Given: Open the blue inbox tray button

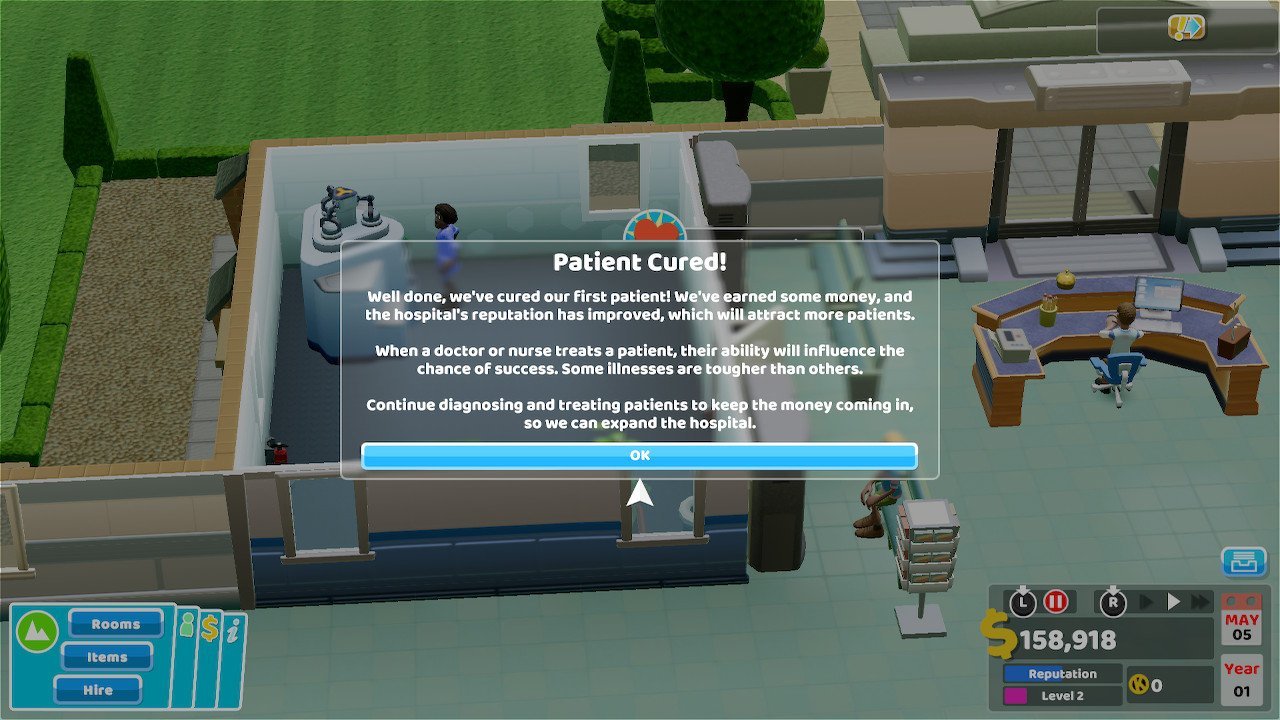Looking at the screenshot, I should 1244,562.
